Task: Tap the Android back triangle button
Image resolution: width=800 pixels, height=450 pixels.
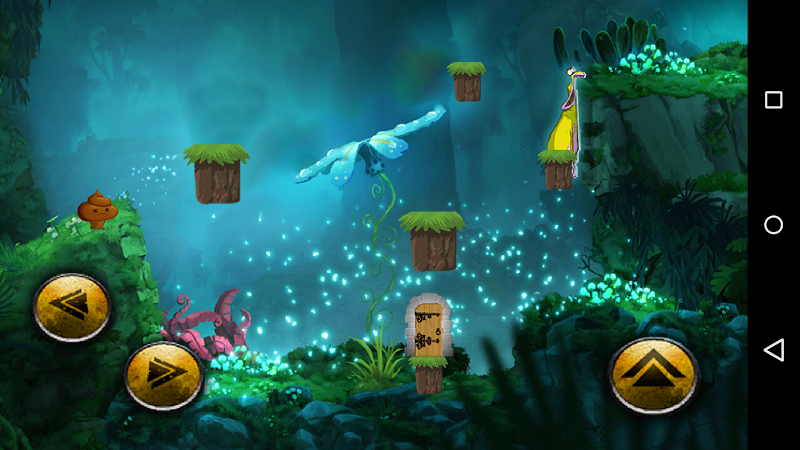Action: tap(773, 350)
